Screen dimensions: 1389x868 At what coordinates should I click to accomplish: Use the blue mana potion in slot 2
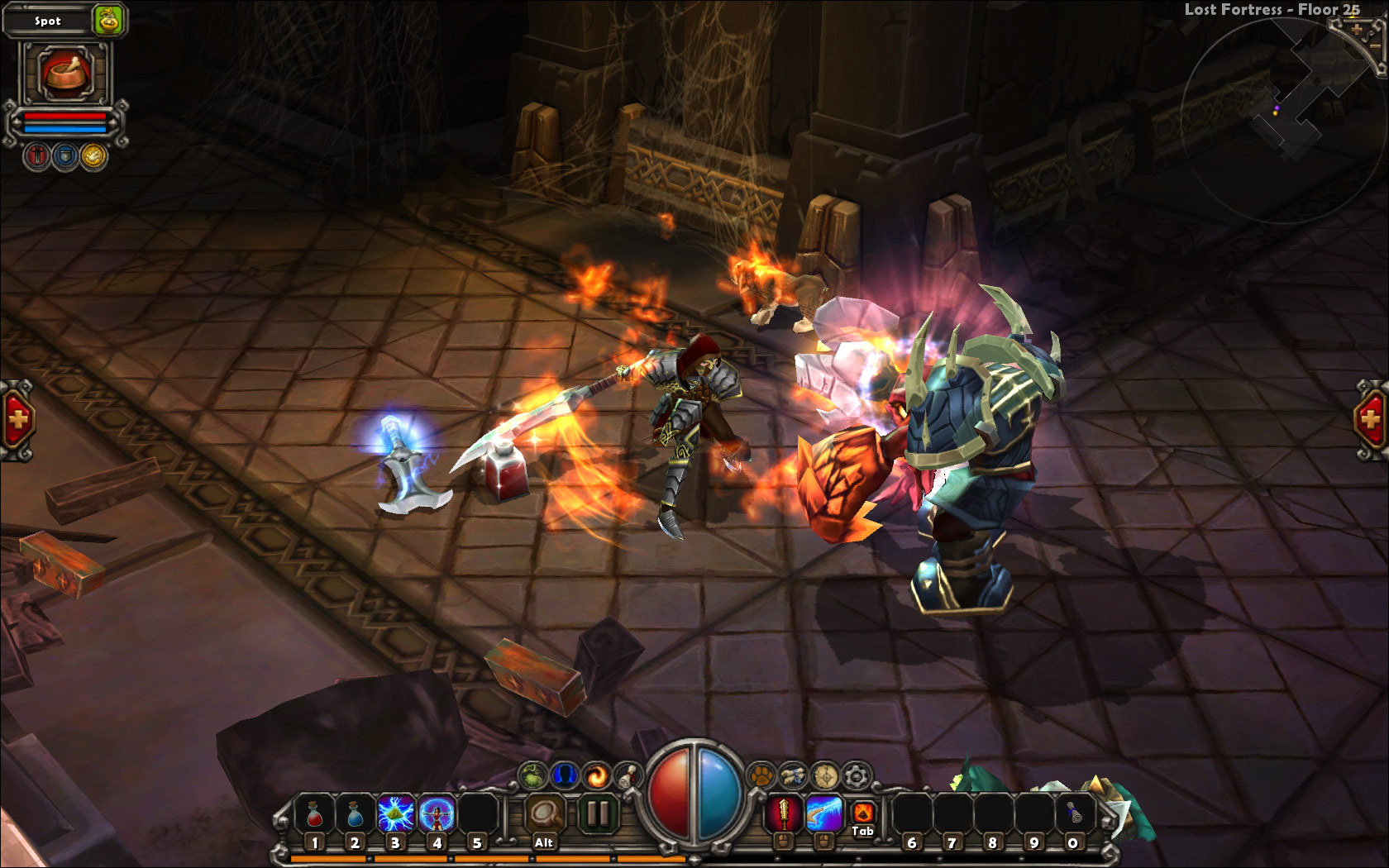click(356, 813)
